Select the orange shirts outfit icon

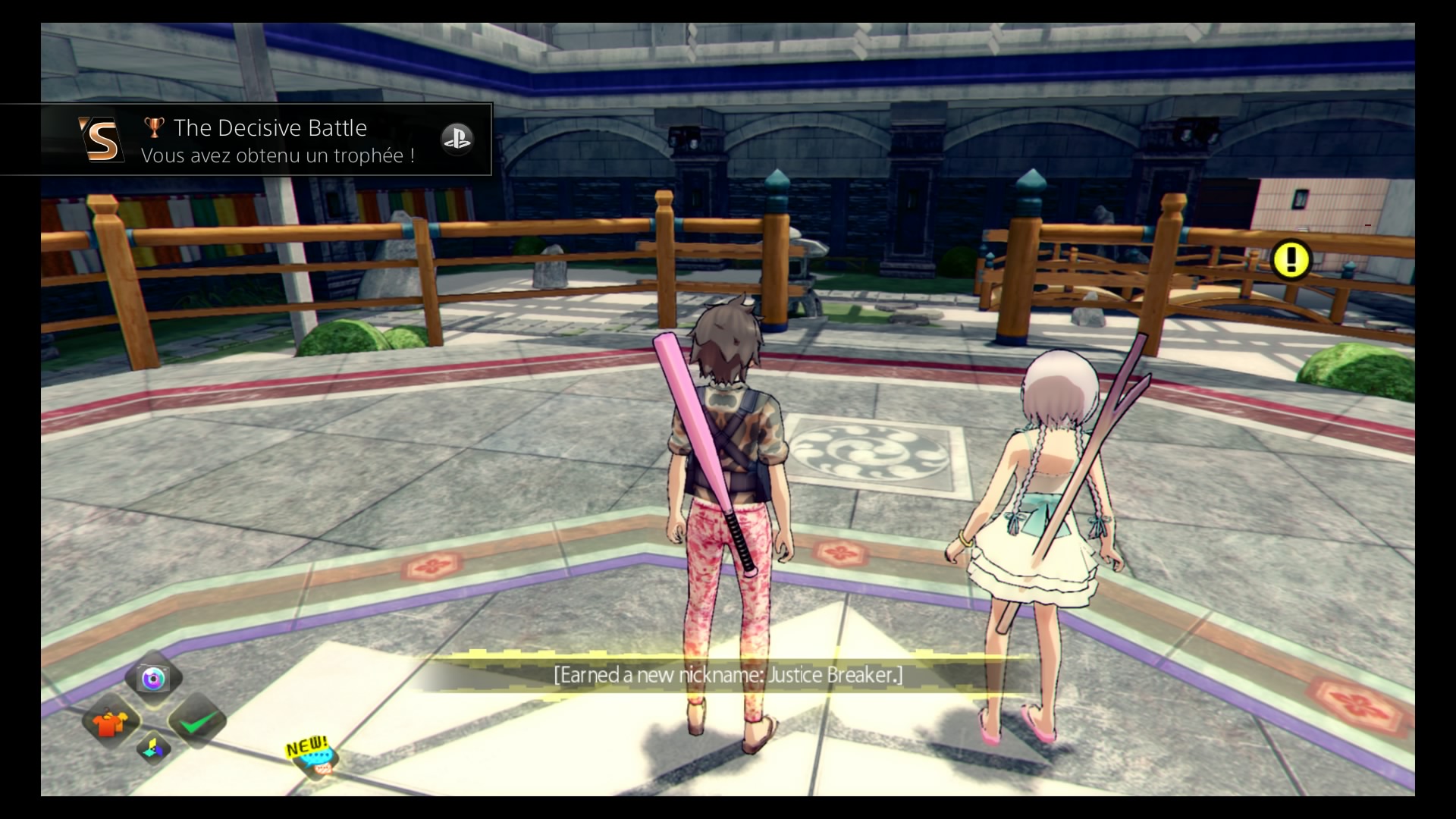tap(110, 721)
